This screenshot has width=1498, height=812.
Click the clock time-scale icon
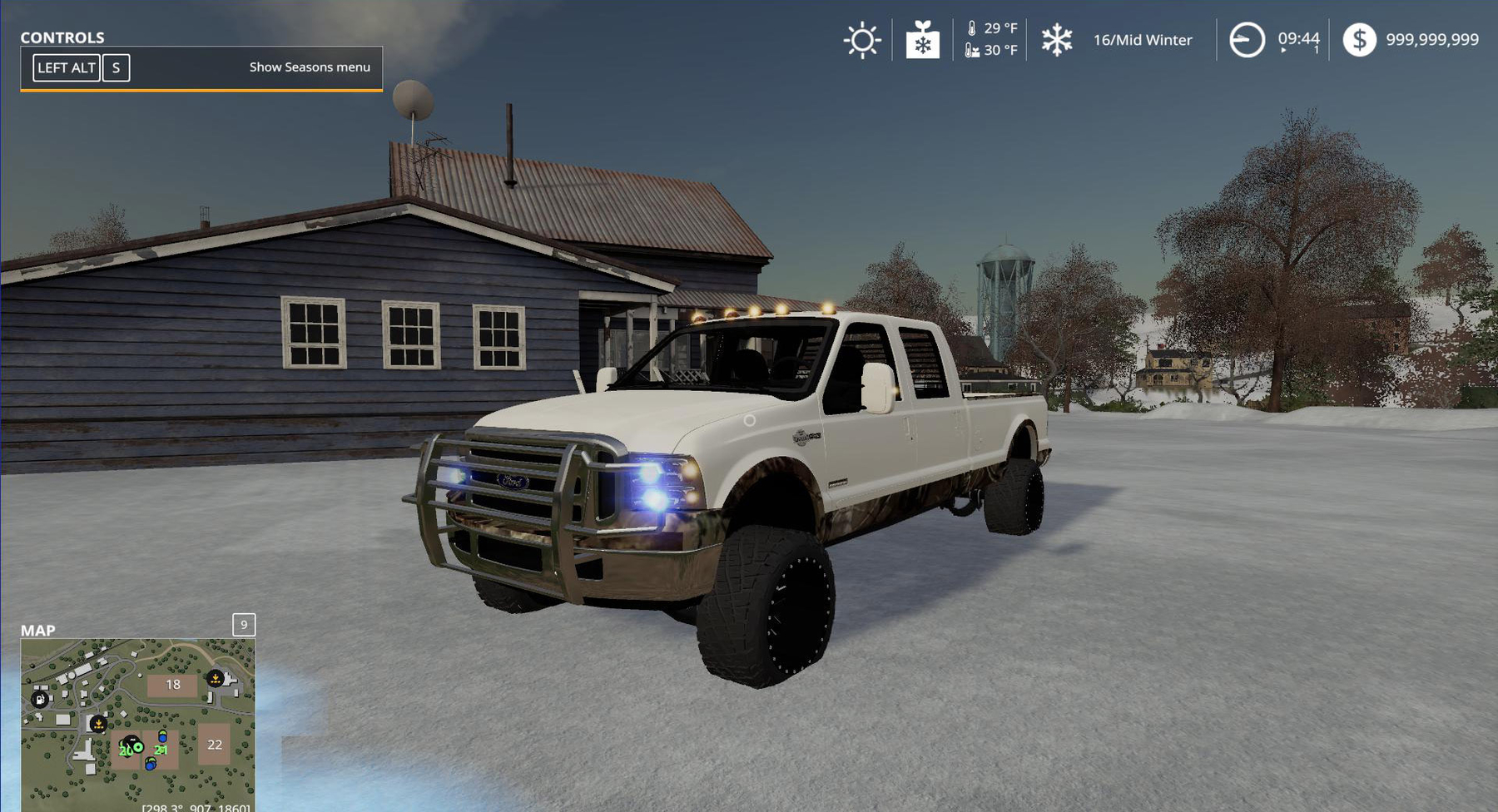point(1247,40)
